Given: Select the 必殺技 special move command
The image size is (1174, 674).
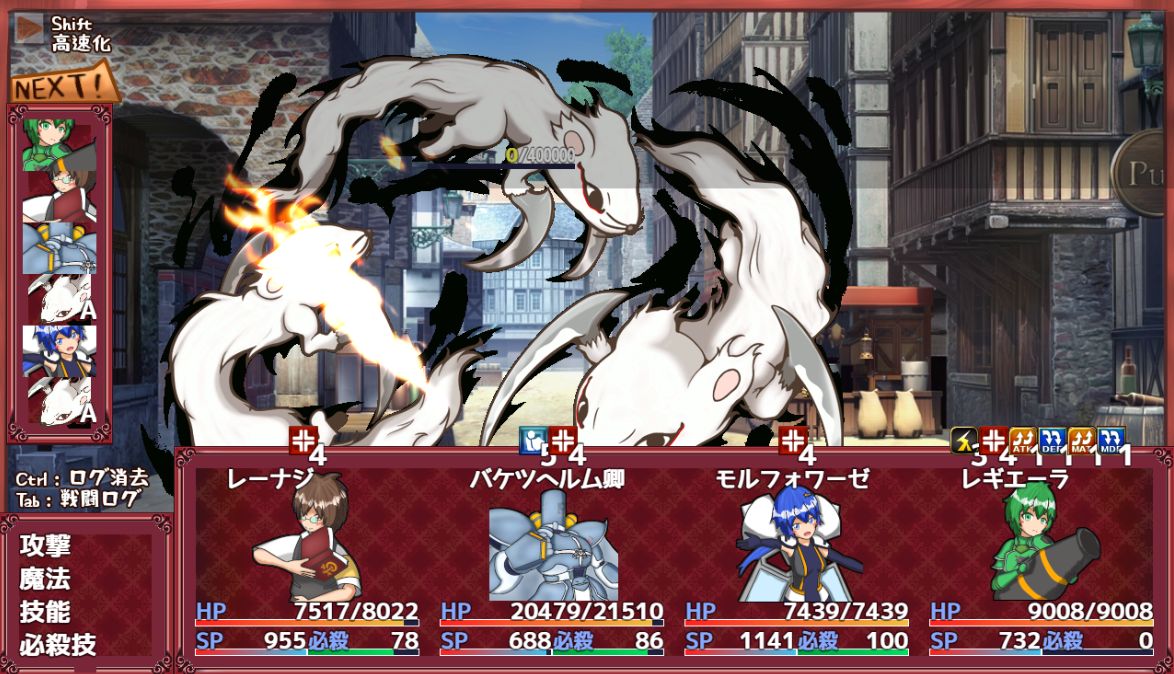Looking at the screenshot, I should pos(58,645).
